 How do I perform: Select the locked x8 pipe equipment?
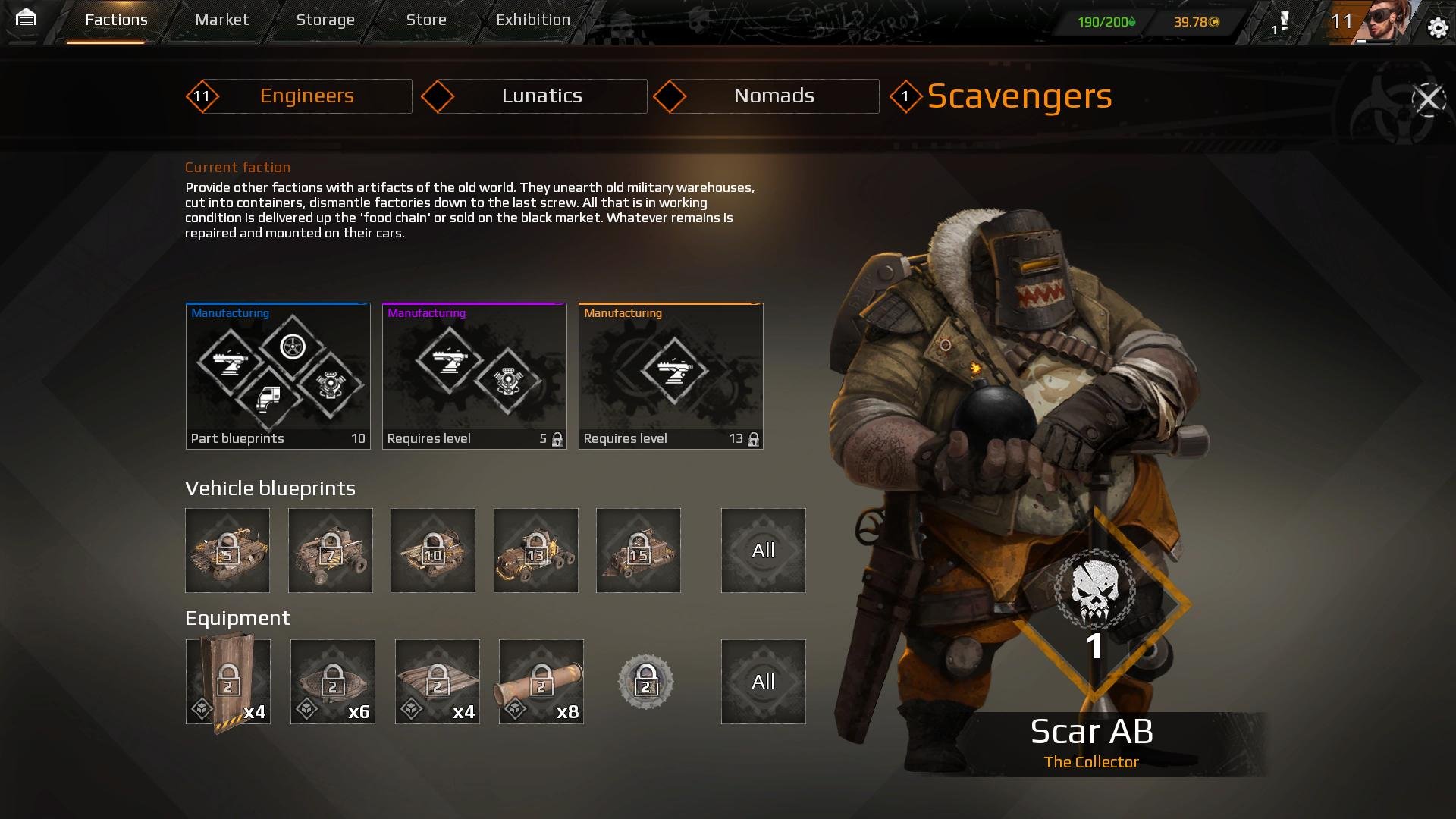[x=541, y=682]
